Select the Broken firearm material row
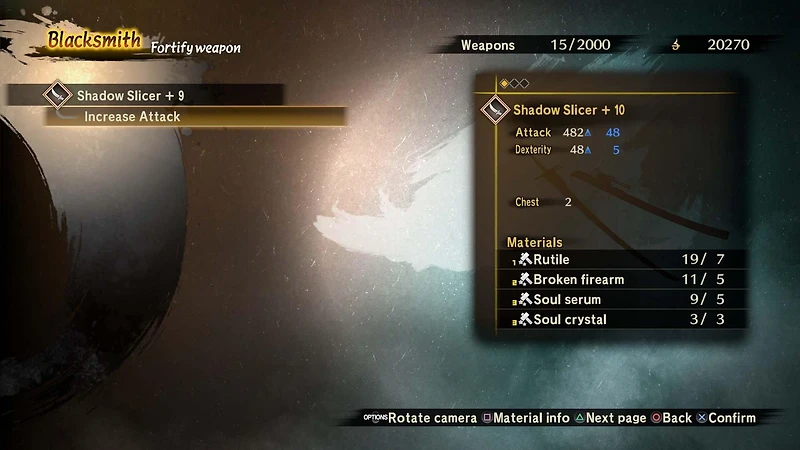 click(623, 280)
